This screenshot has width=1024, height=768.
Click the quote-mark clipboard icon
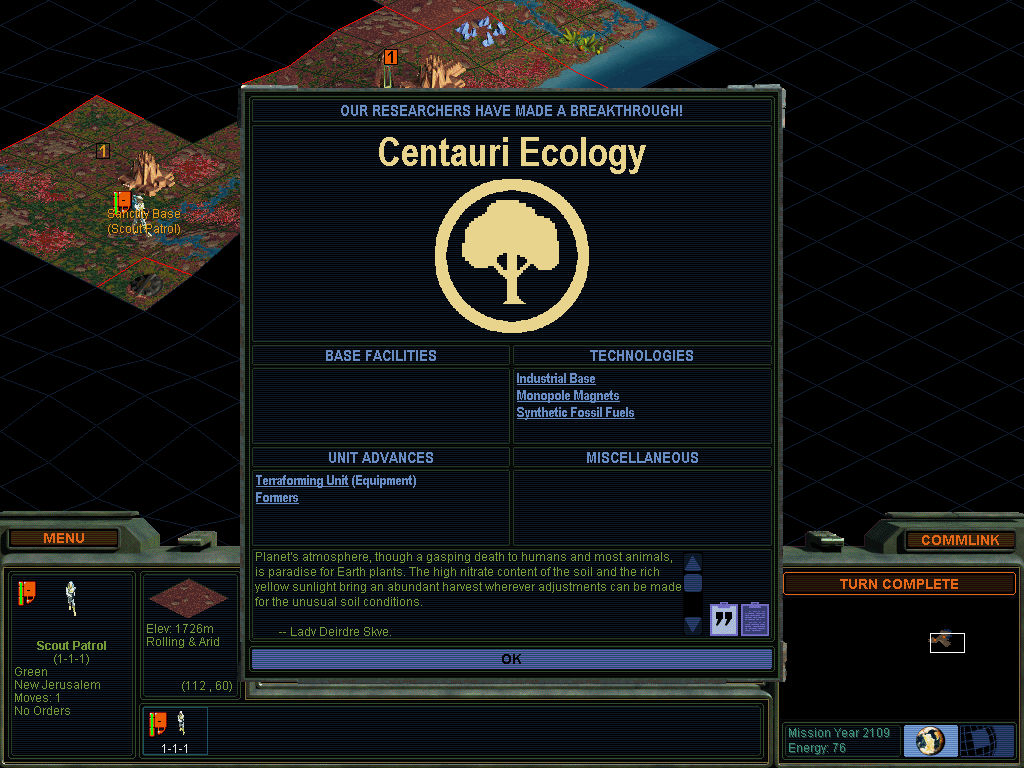723,619
